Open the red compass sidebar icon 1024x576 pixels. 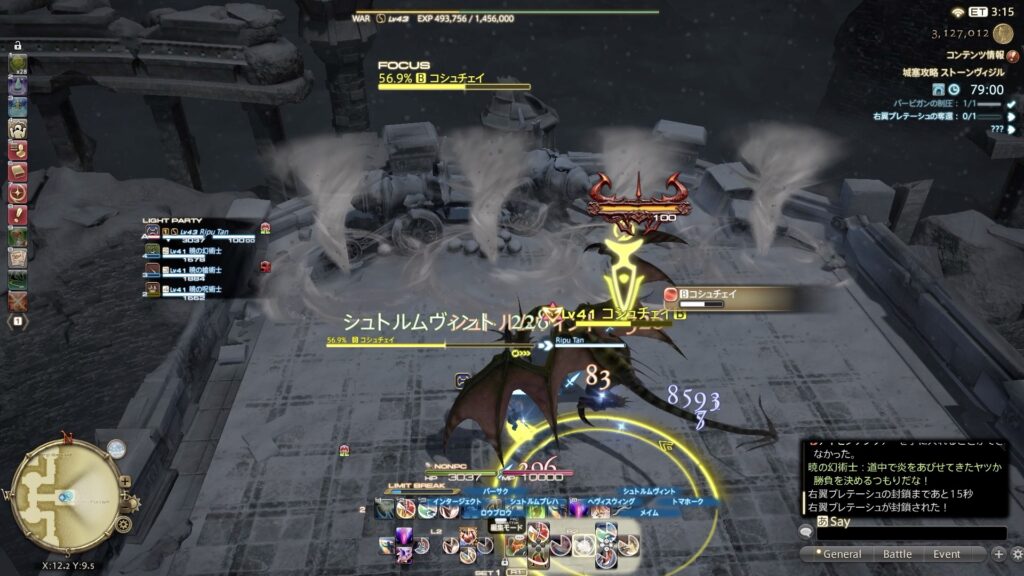pyautogui.click(x=17, y=193)
